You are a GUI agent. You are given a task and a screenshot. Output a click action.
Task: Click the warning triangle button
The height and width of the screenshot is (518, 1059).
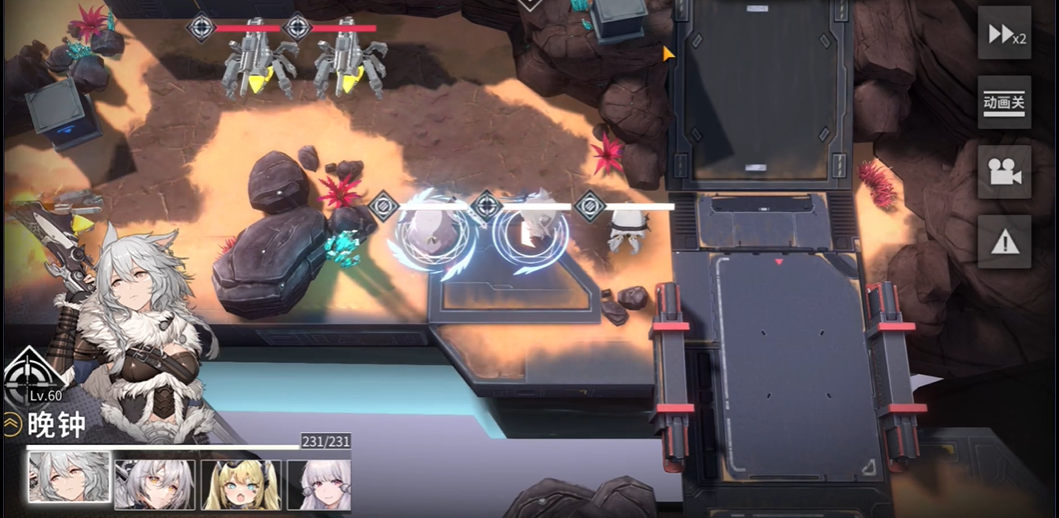(1004, 241)
